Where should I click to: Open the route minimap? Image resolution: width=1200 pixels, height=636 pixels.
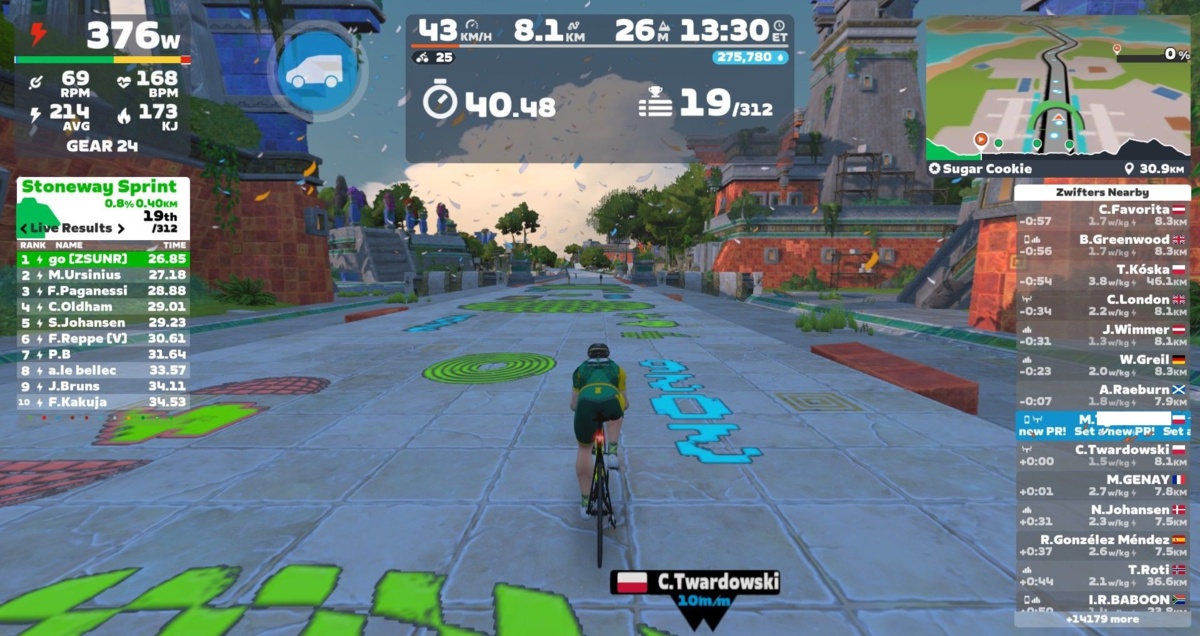click(x=1057, y=87)
